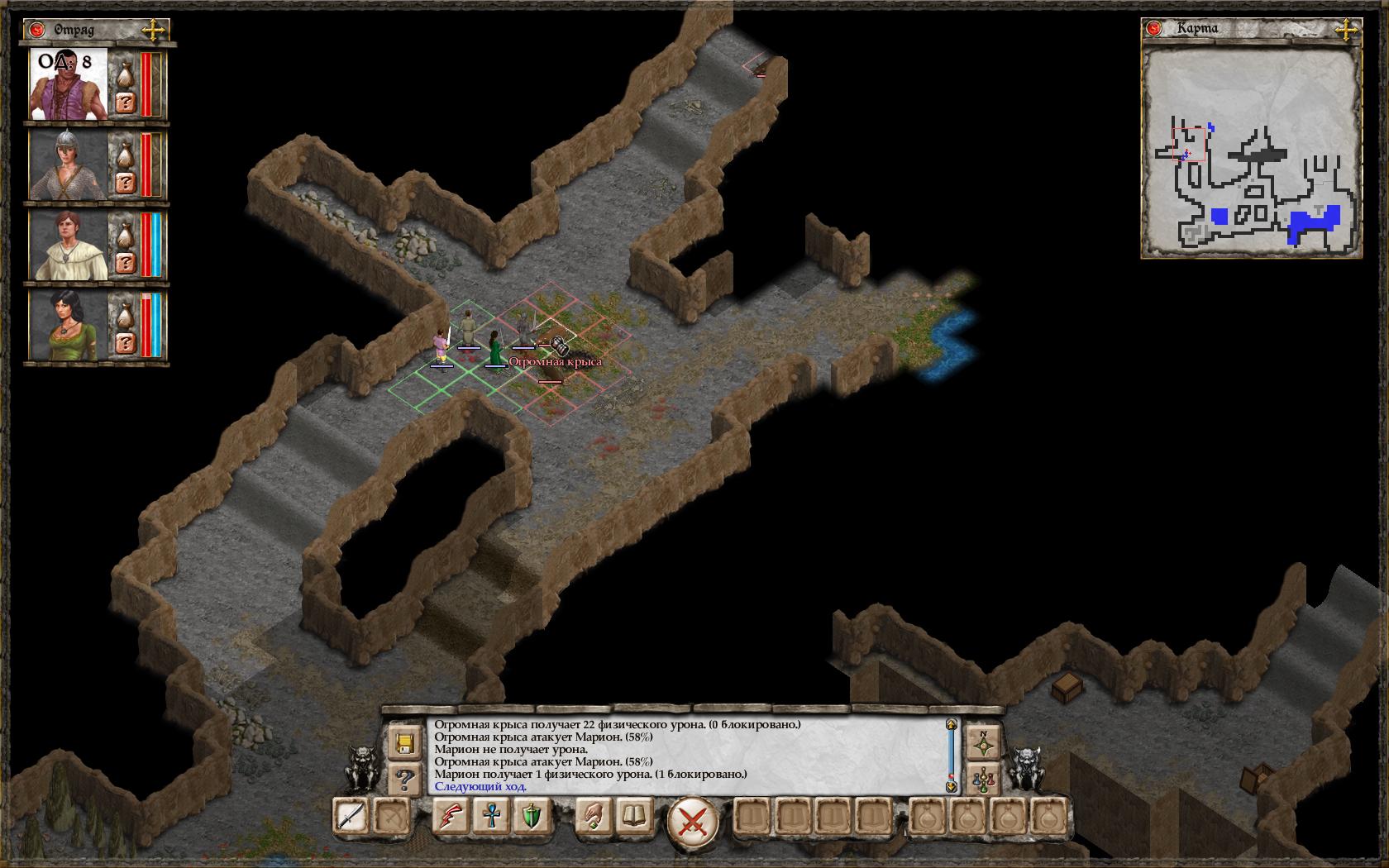The width and height of the screenshot is (1389, 868).
Task: Click the combat log scrollbar
Action: pyautogui.click(x=951, y=755)
